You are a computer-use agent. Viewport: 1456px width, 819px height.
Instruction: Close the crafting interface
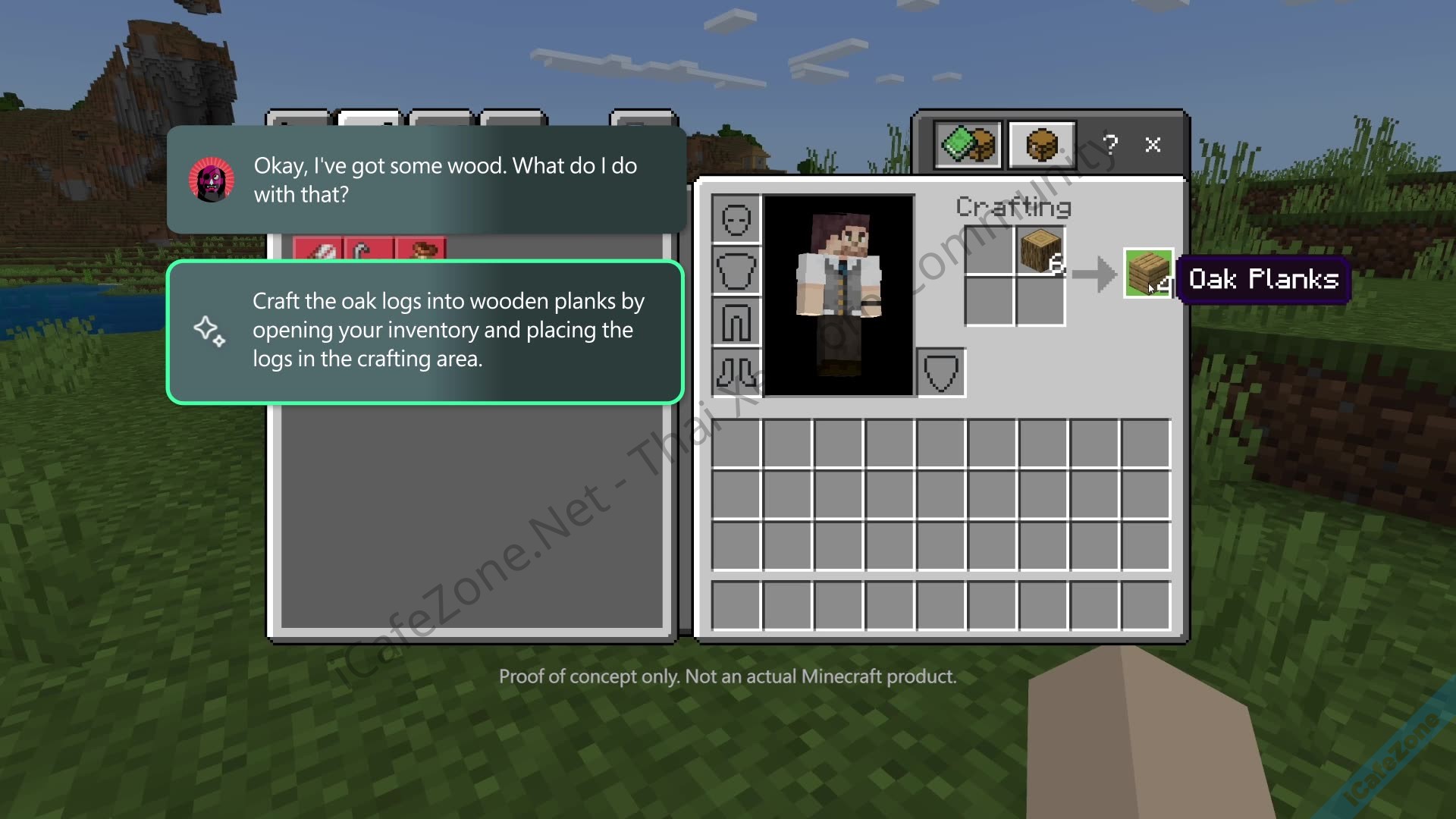pos(1153,145)
